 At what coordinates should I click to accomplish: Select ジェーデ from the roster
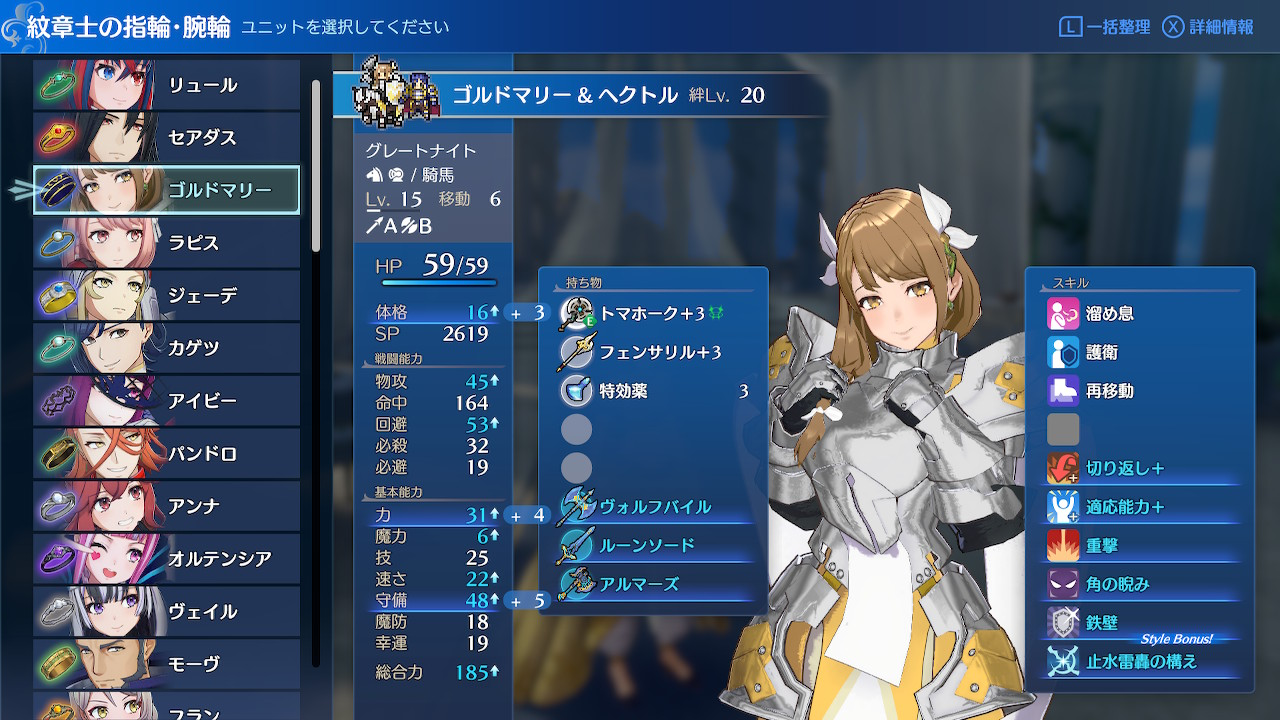(x=167, y=296)
